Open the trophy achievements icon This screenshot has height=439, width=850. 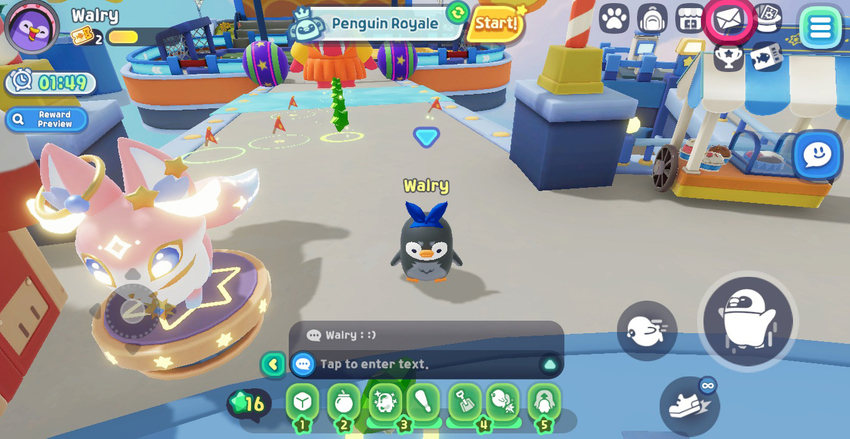pyautogui.click(x=728, y=57)
